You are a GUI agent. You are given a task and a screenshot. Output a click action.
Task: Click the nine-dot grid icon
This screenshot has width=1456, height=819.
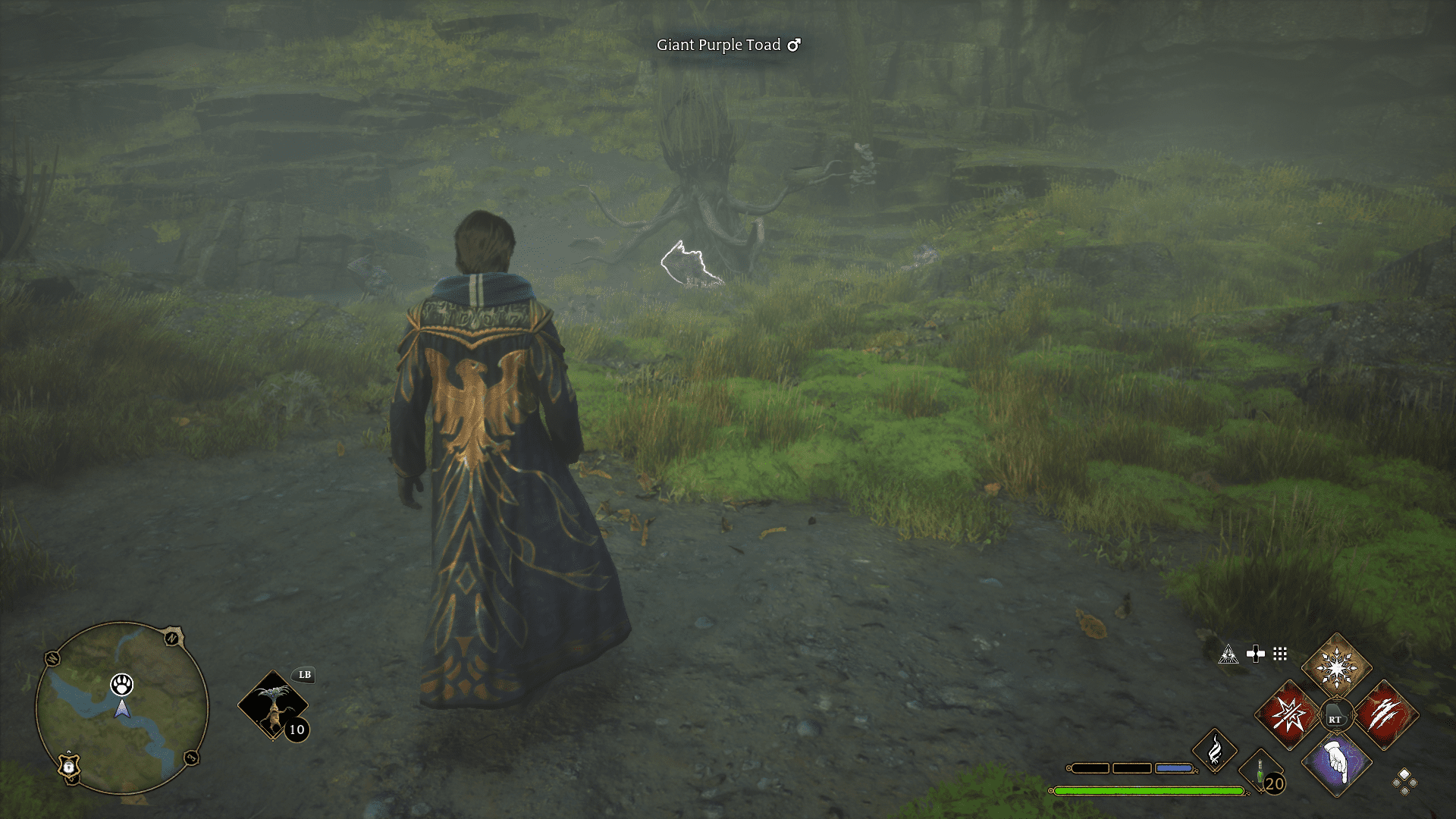(1280, 654)
